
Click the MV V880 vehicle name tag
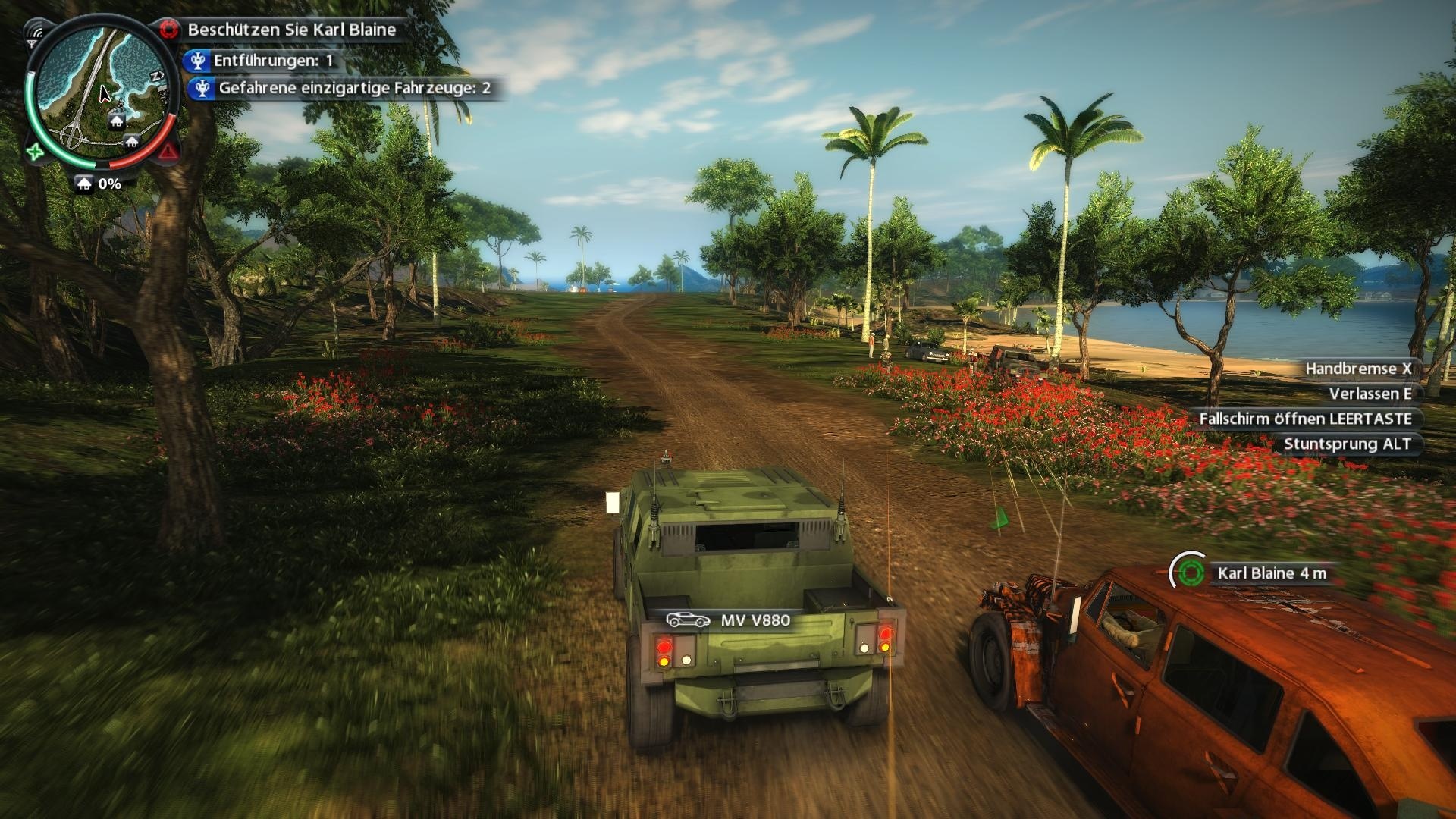coord(730,620)
